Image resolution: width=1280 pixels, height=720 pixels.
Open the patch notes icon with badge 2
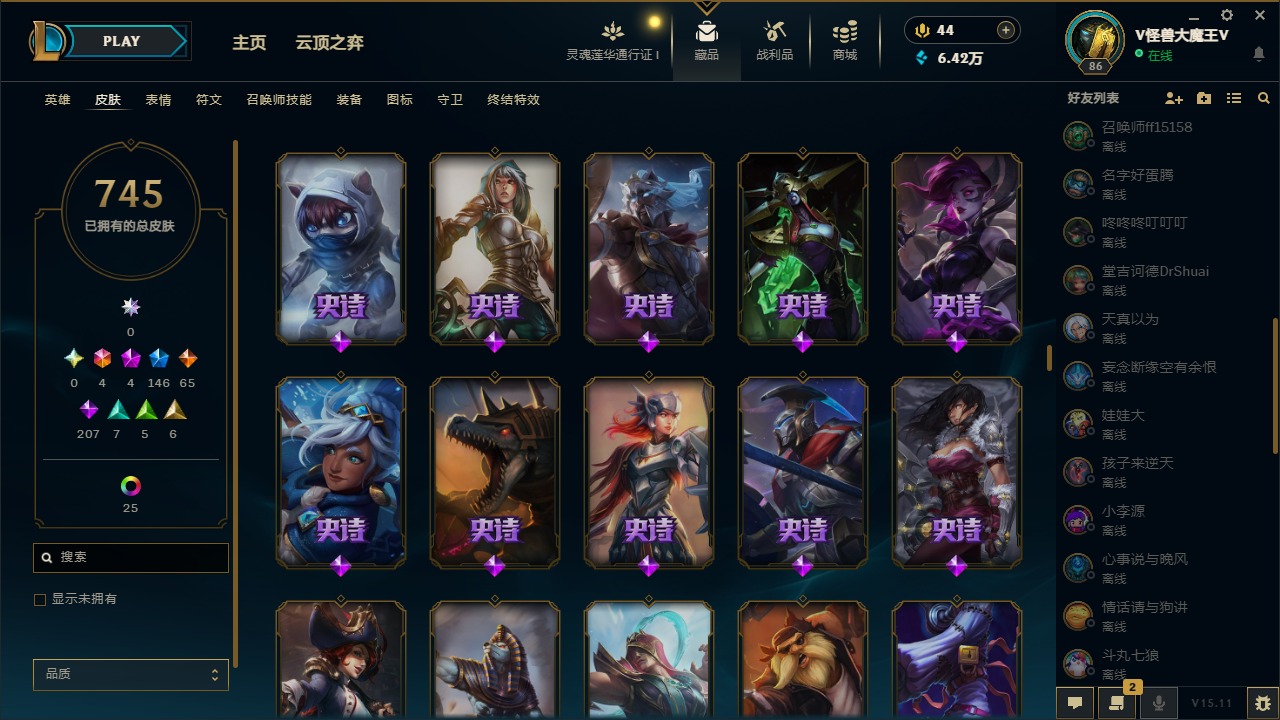[1117, 703]
